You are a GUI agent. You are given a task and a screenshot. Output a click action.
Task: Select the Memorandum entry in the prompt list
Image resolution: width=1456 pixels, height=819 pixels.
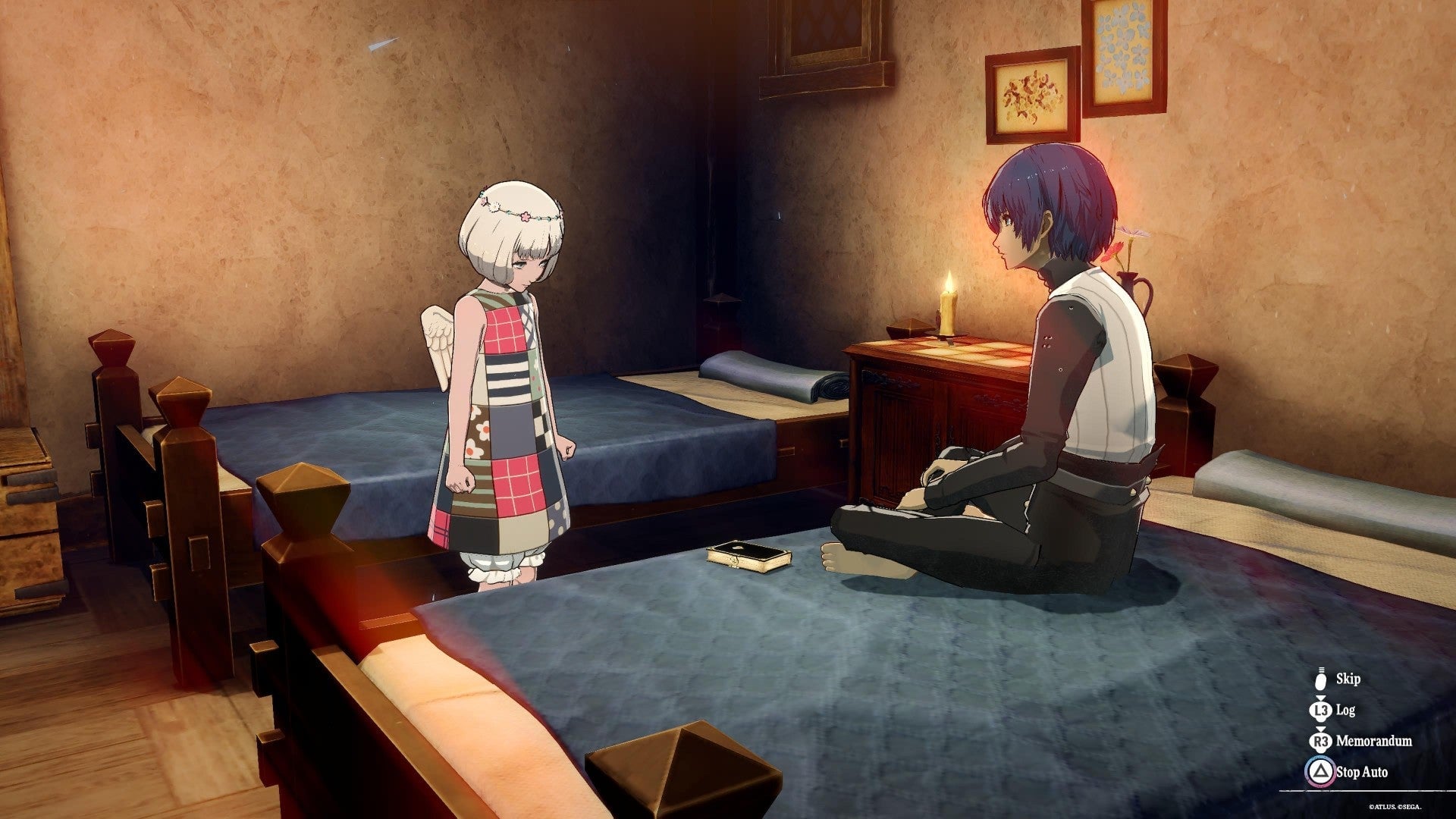(1374, 741)
